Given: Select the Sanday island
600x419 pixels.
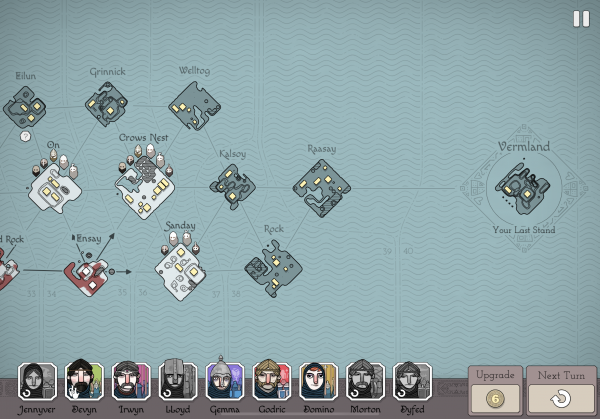Looking at the screenshot, I should point(181,268).
